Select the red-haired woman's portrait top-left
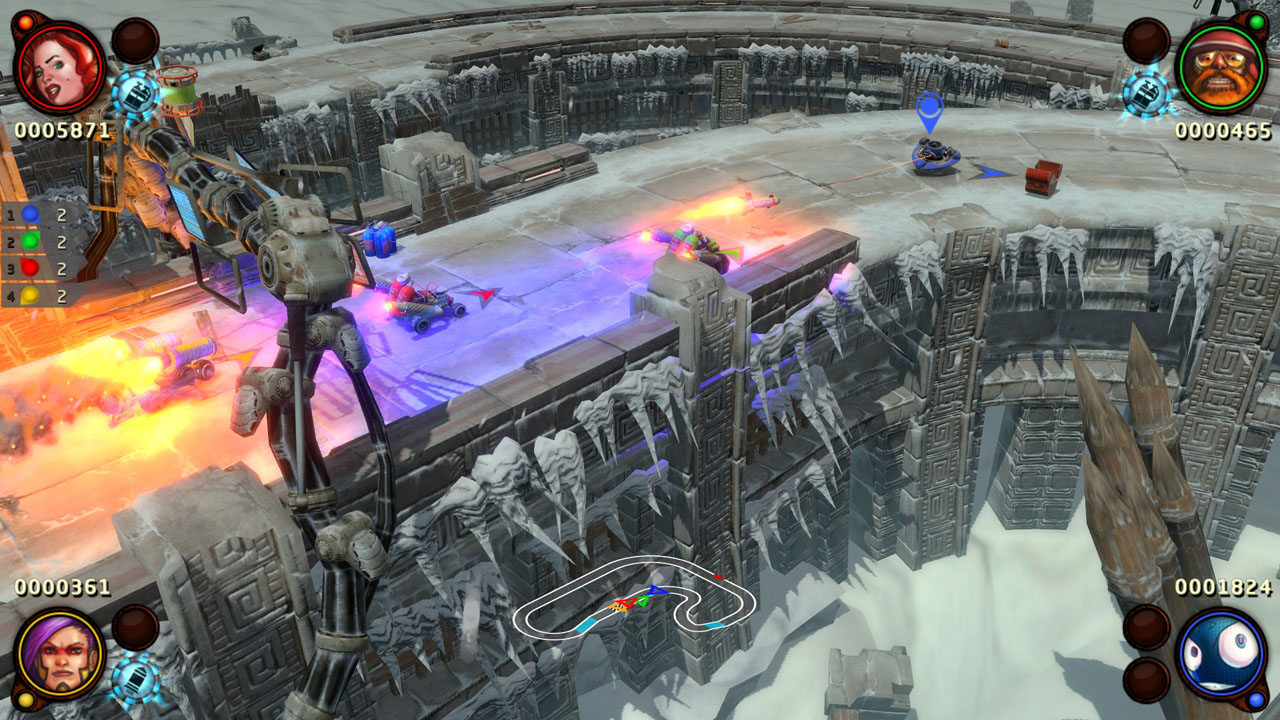The image size is (1280, 720). pyautogui.click(x=60, y=70)
